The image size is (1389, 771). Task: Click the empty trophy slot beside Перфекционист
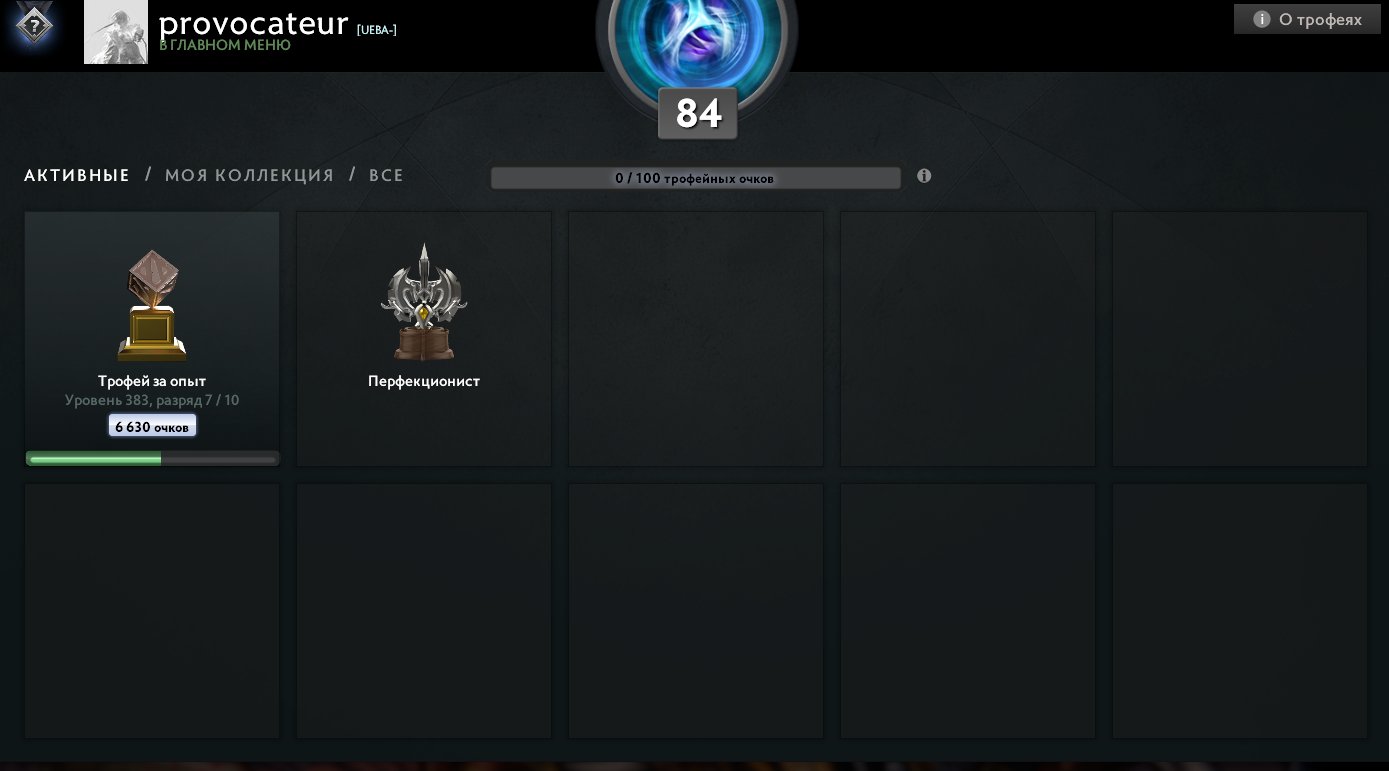696,338
